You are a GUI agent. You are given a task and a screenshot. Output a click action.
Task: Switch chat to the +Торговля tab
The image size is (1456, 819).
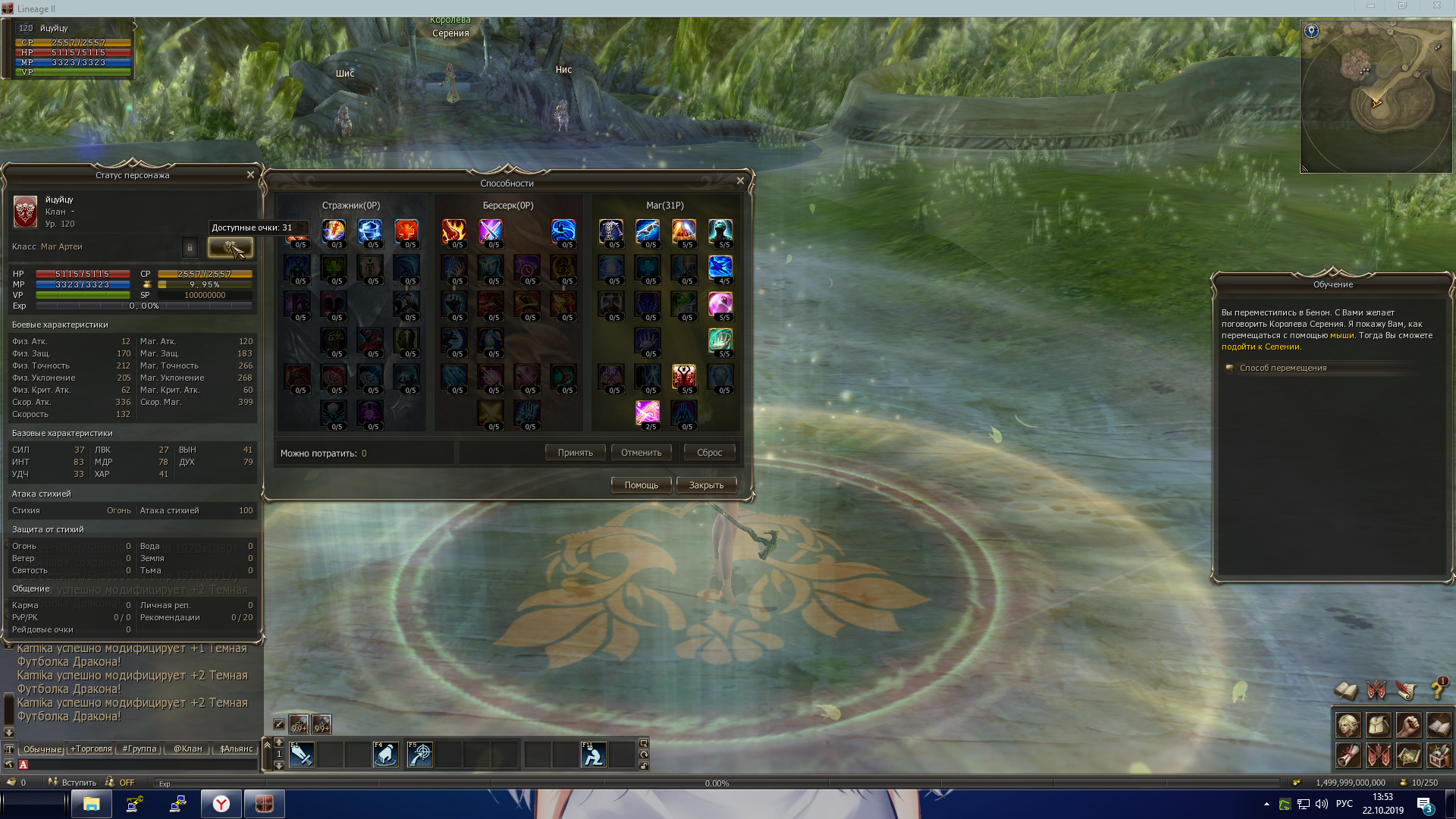coord(91,748)
